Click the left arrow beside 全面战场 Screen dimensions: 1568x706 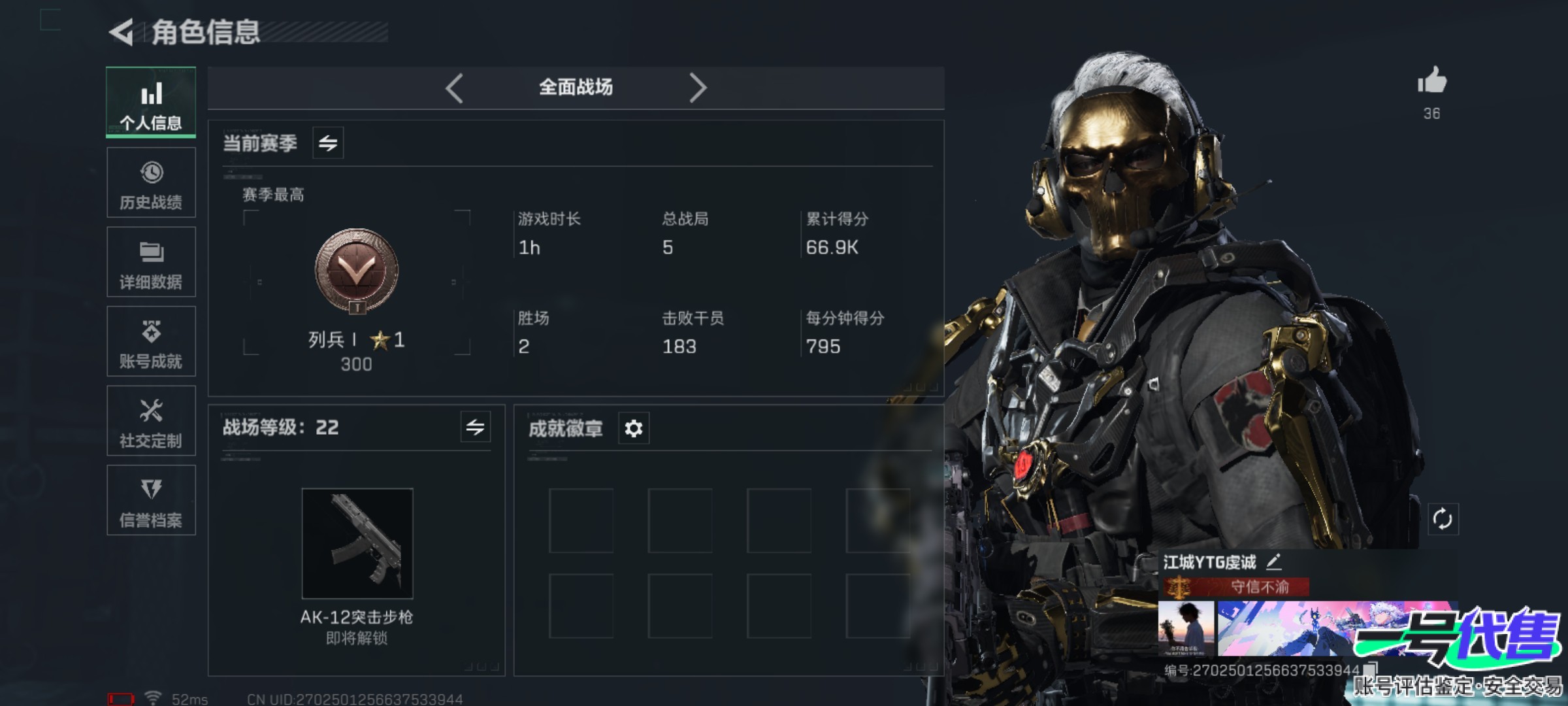pyautogui.click(x=454, y=88)
